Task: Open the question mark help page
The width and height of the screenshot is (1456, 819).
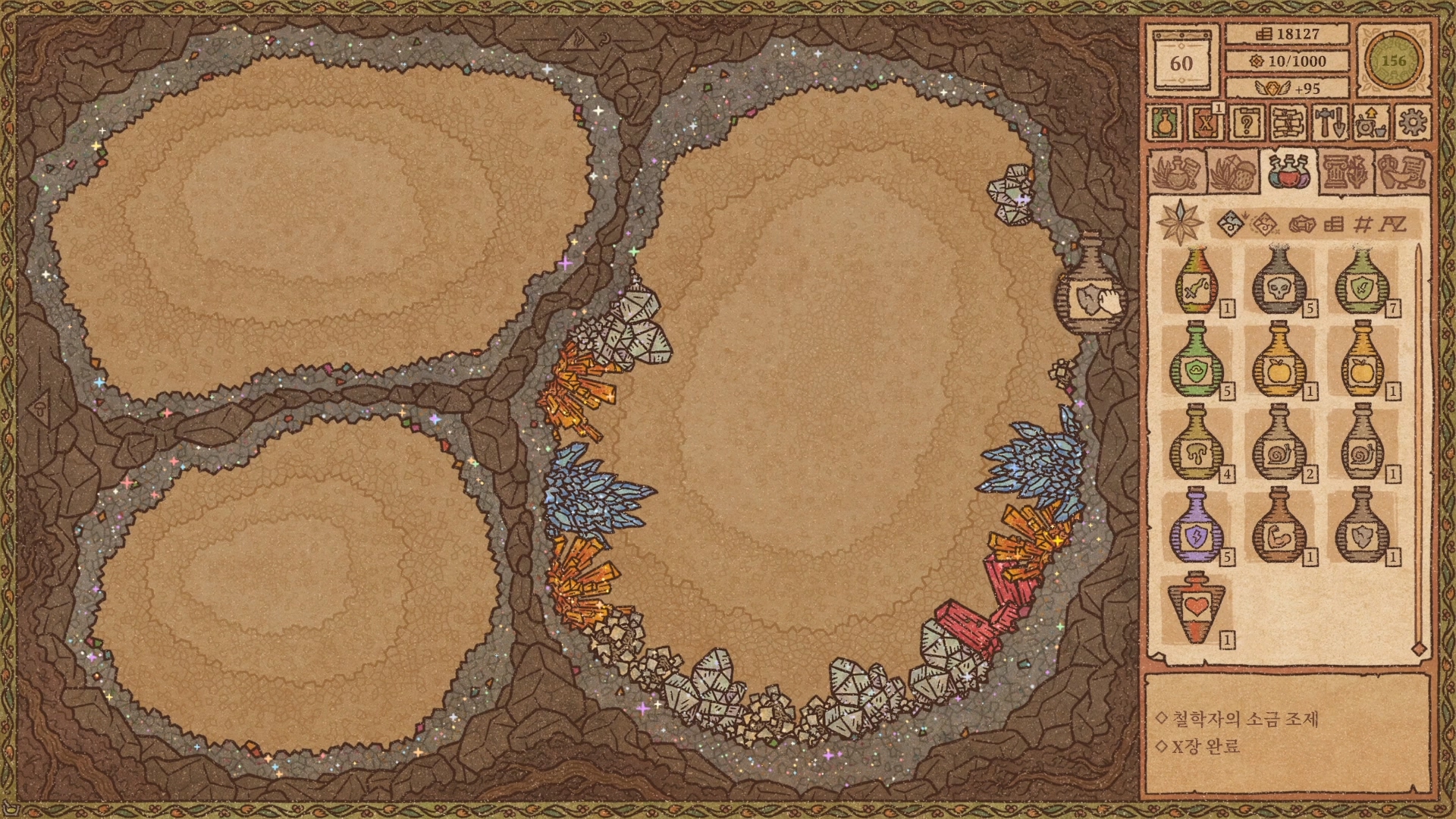Action: click(1246, 122)
